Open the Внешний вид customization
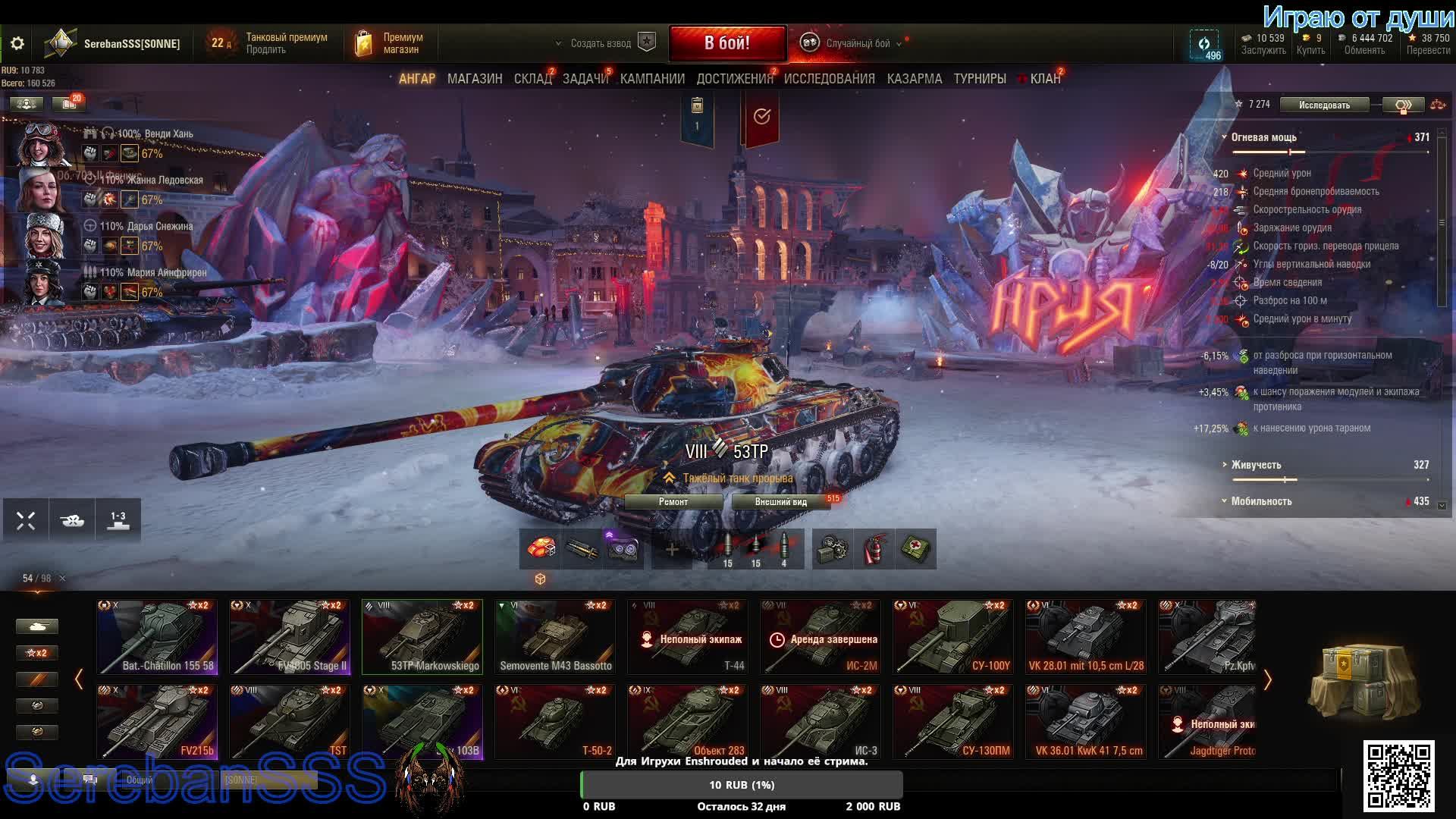Image resolution: width=1456 pixels, height=819 pixels. coord(780,502)
